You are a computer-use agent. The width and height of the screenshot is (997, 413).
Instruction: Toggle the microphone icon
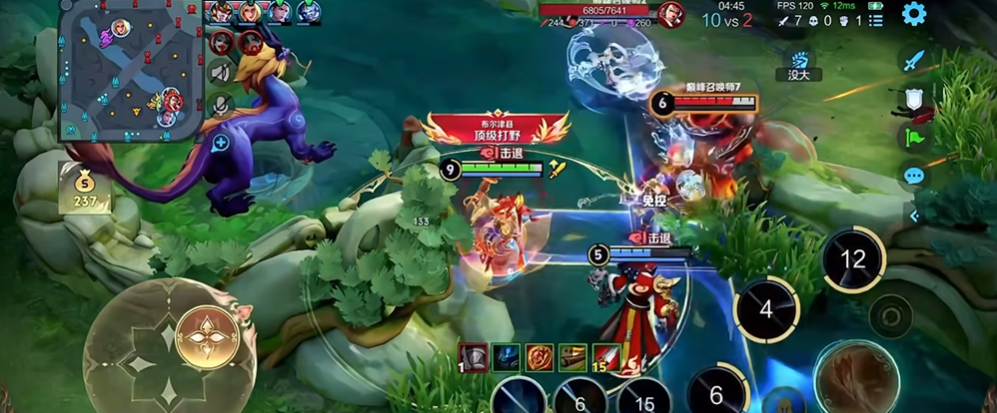[x=222, y=104]
